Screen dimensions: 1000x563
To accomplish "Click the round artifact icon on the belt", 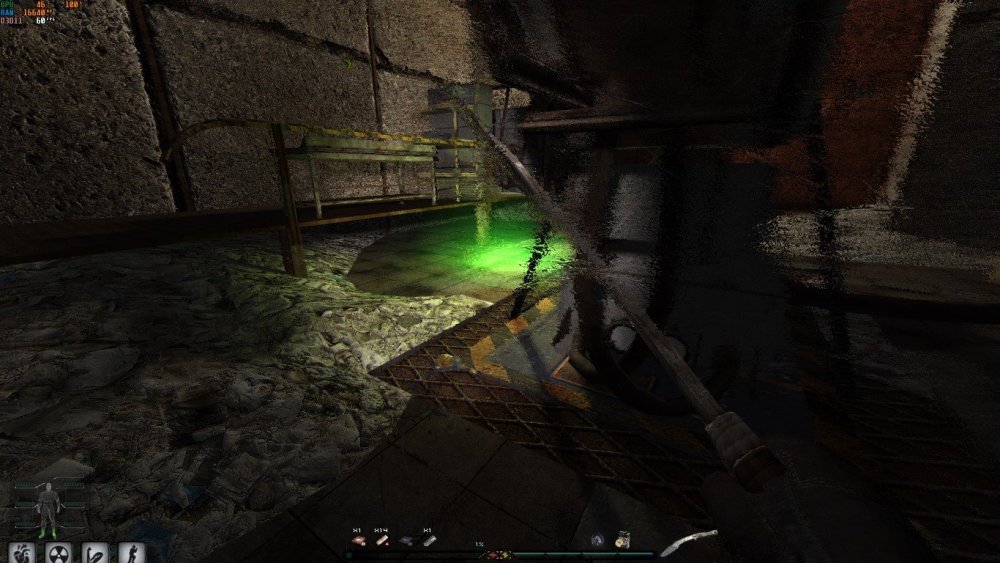I will pyautogui.click(x=597, y=540).
